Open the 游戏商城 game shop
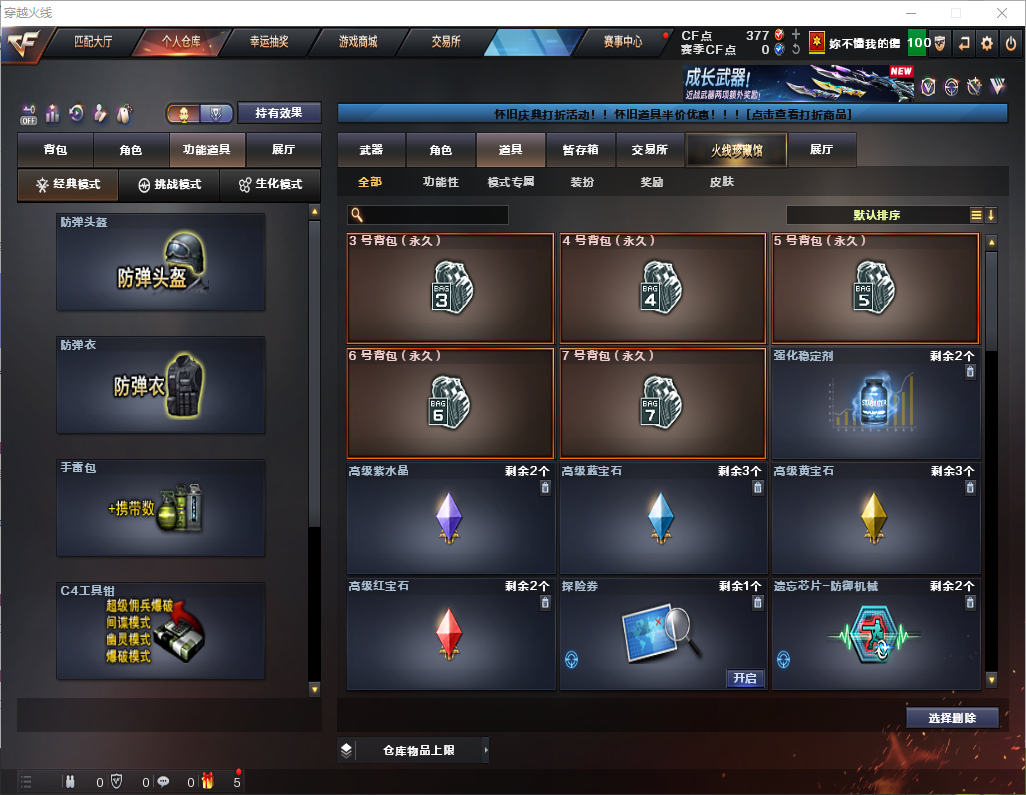Screen dimensions: 1026x795 point(357,42)
